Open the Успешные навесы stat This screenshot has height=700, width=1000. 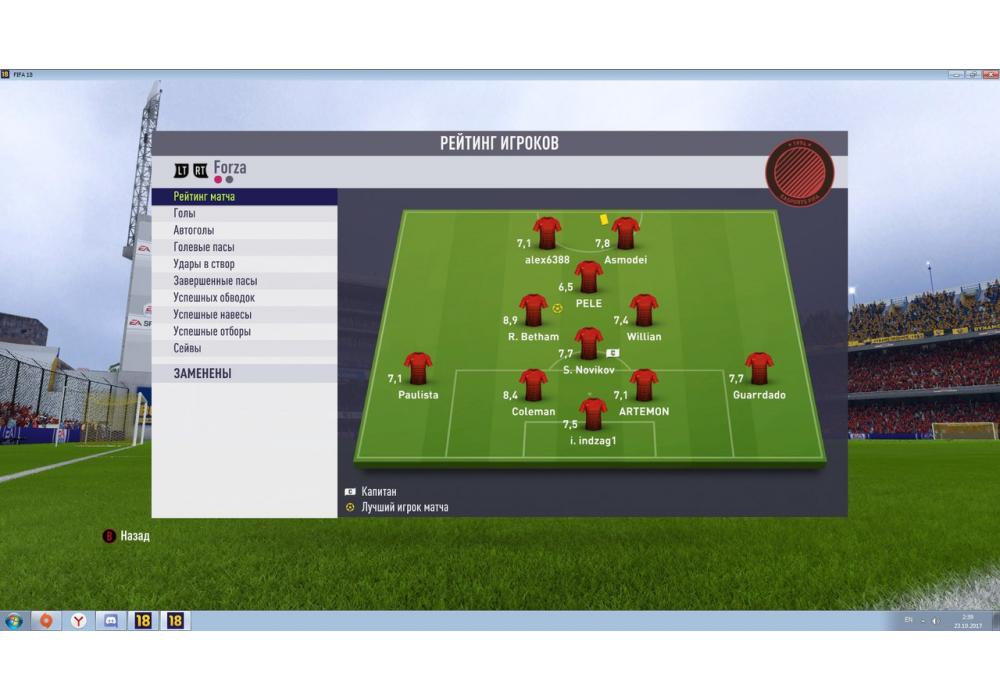(243, 315)
